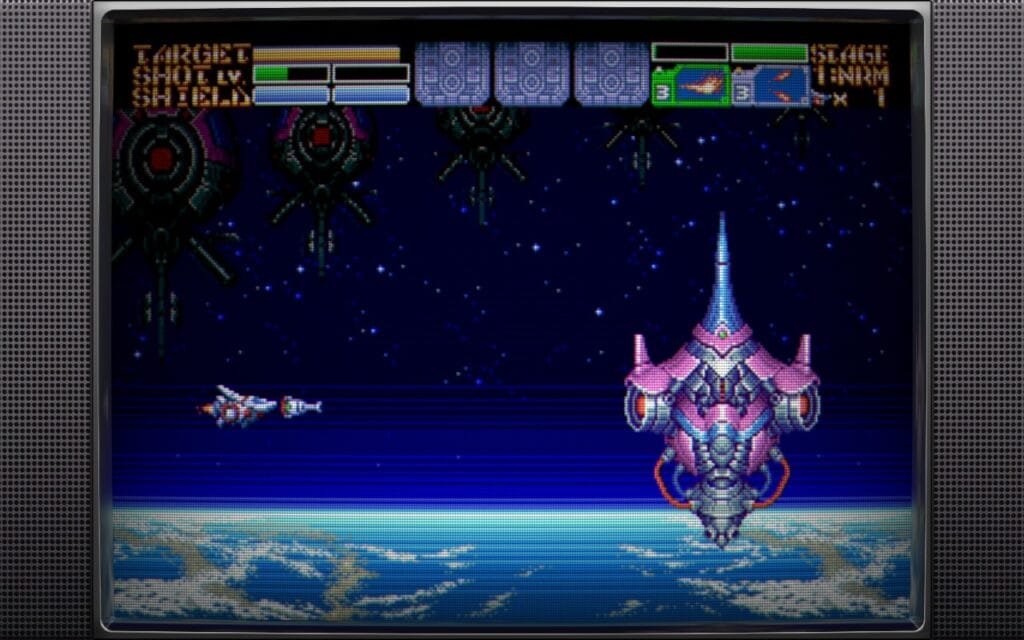Select the blue spread shot weapon icon

click(x=779, y=86)
